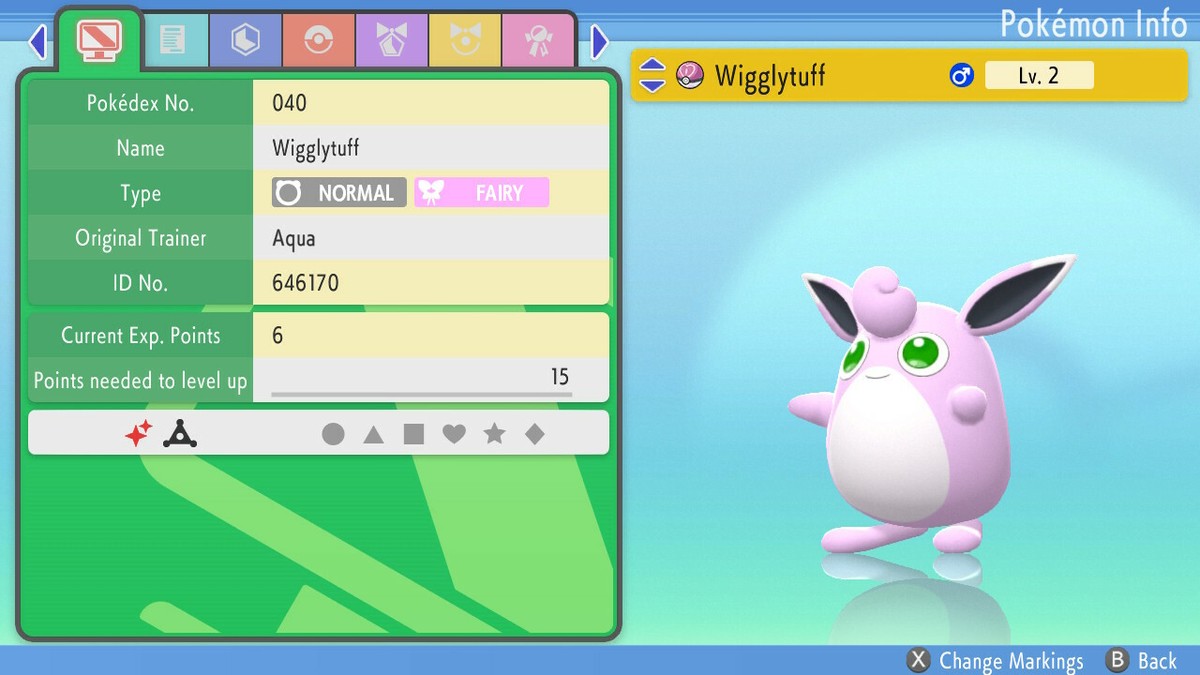Open the pink rosette ribbons tab
Image resolution: width=1200 pixels, height=675 pixels.
coord(537,41)
